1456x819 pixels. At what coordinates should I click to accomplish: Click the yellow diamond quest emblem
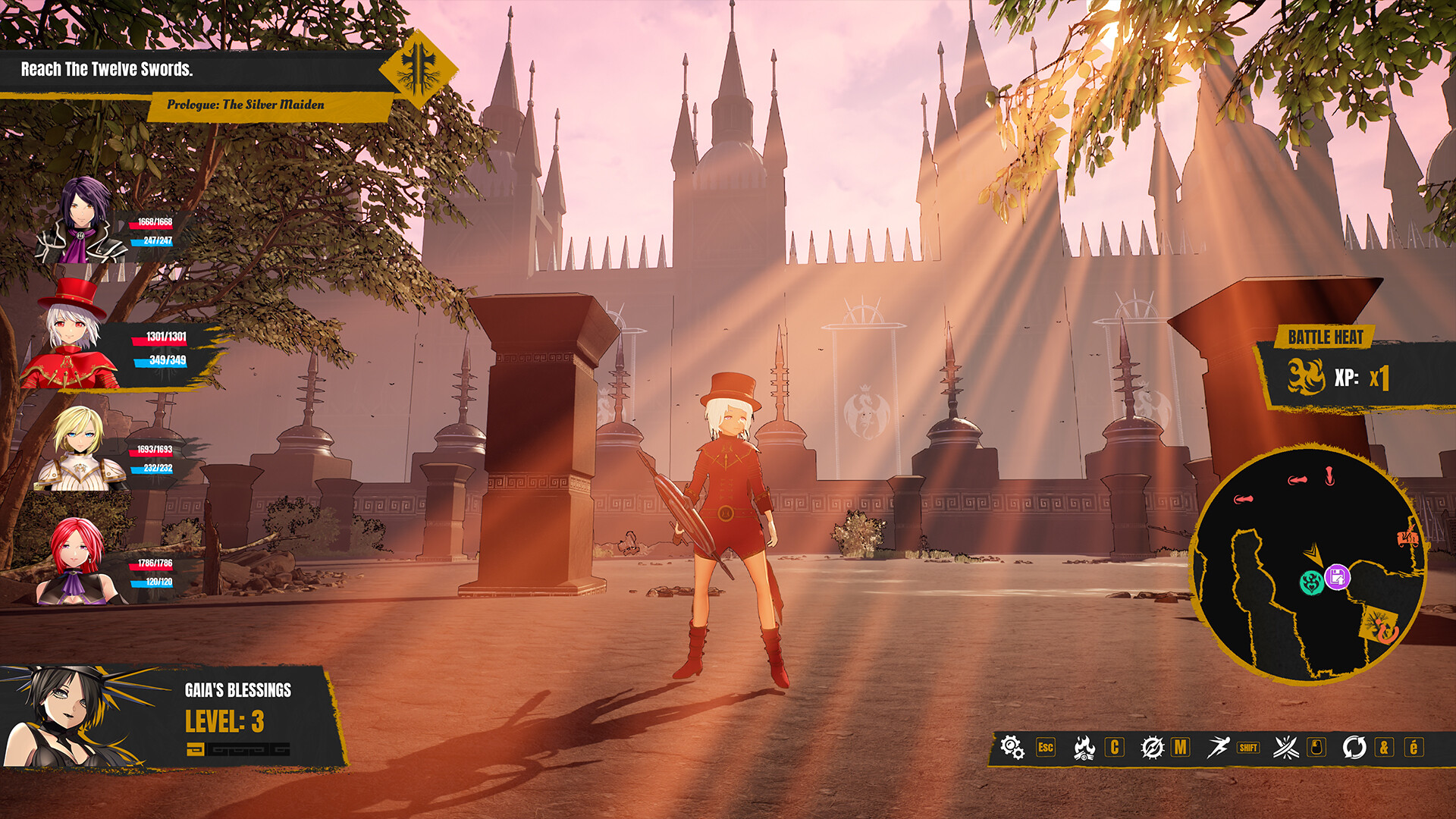[418, 70]
